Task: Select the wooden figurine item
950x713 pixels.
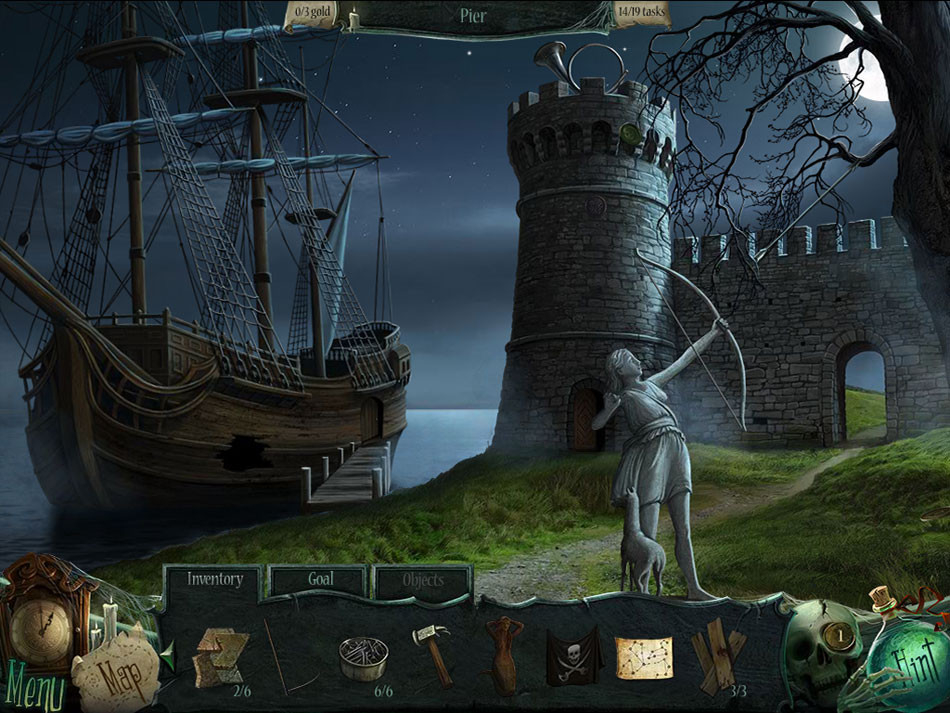Action: point(502,655)
